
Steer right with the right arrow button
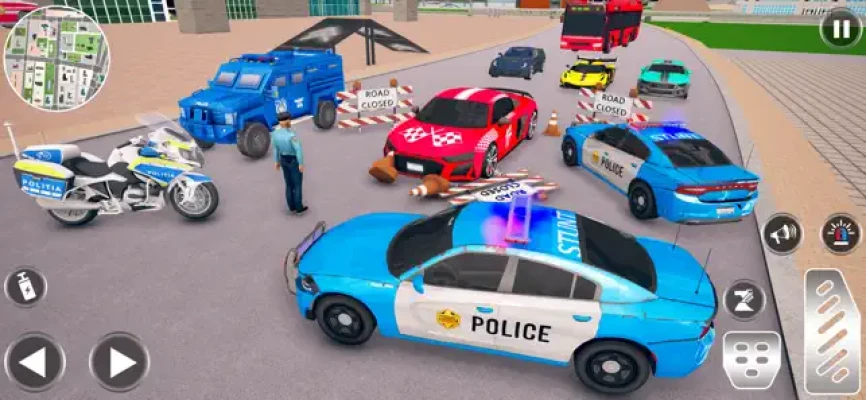119,361
